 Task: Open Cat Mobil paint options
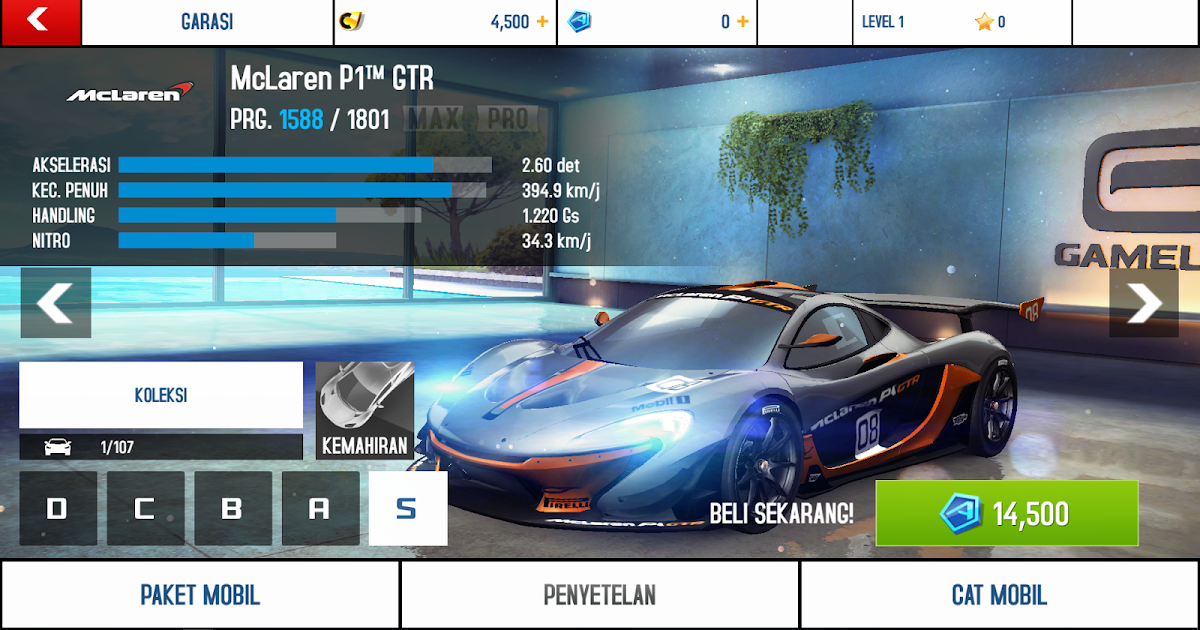tap(999, 595)
